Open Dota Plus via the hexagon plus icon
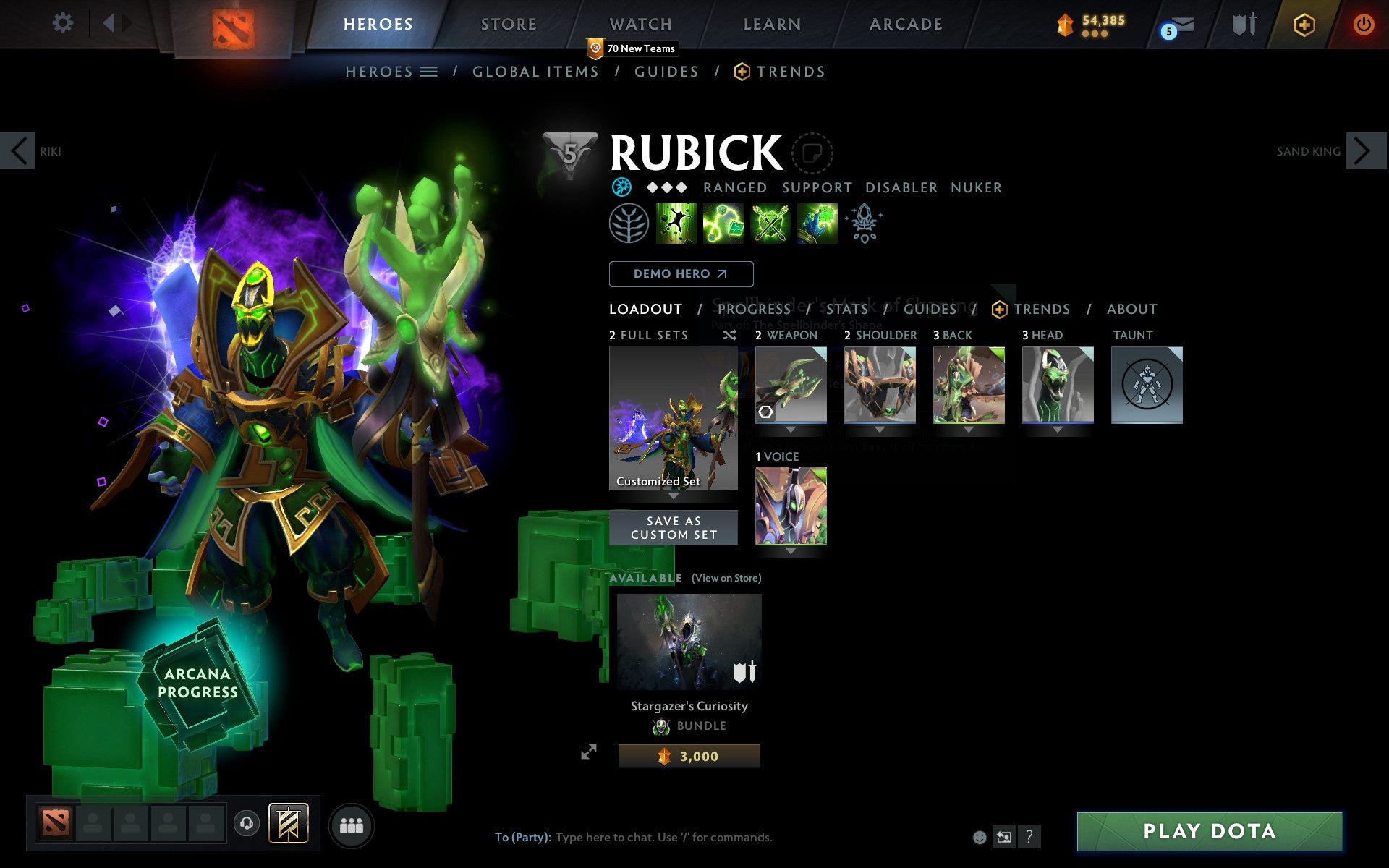 click(x=1303, y=24)
